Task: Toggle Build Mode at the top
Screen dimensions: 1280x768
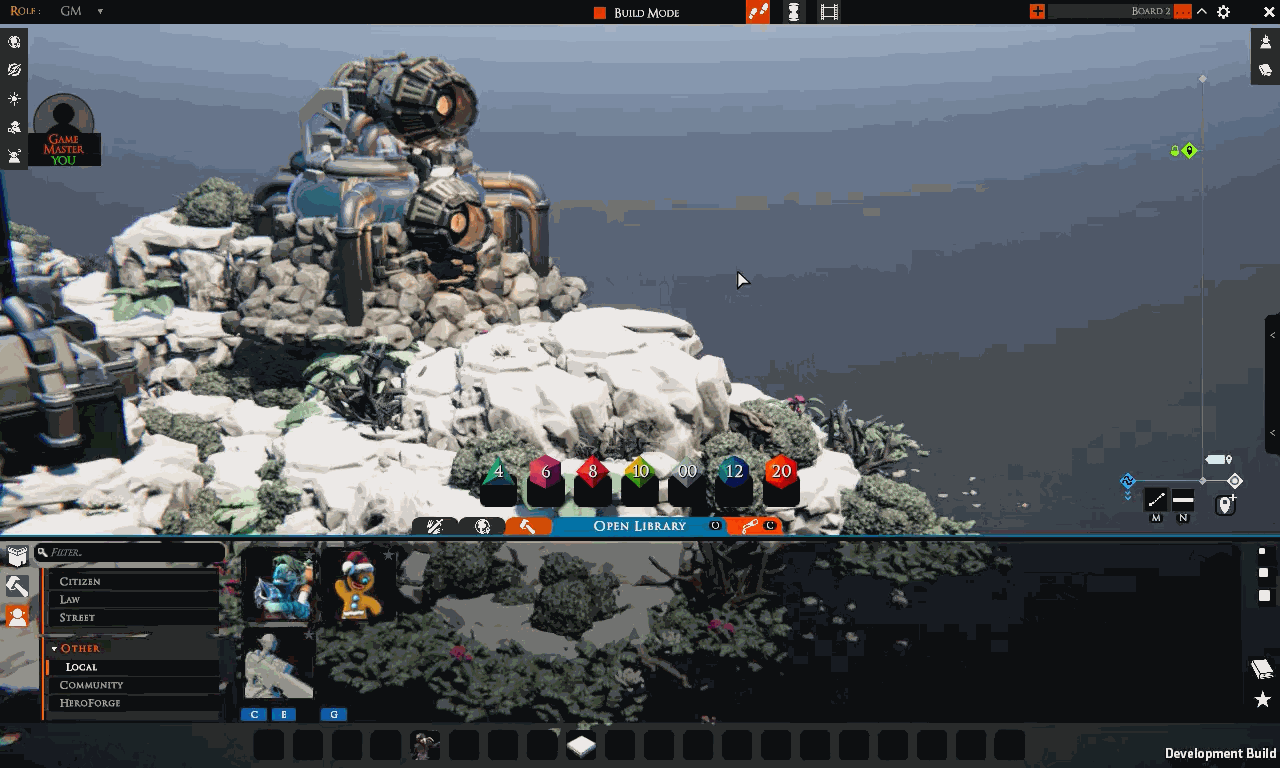Action: (636, 12)
